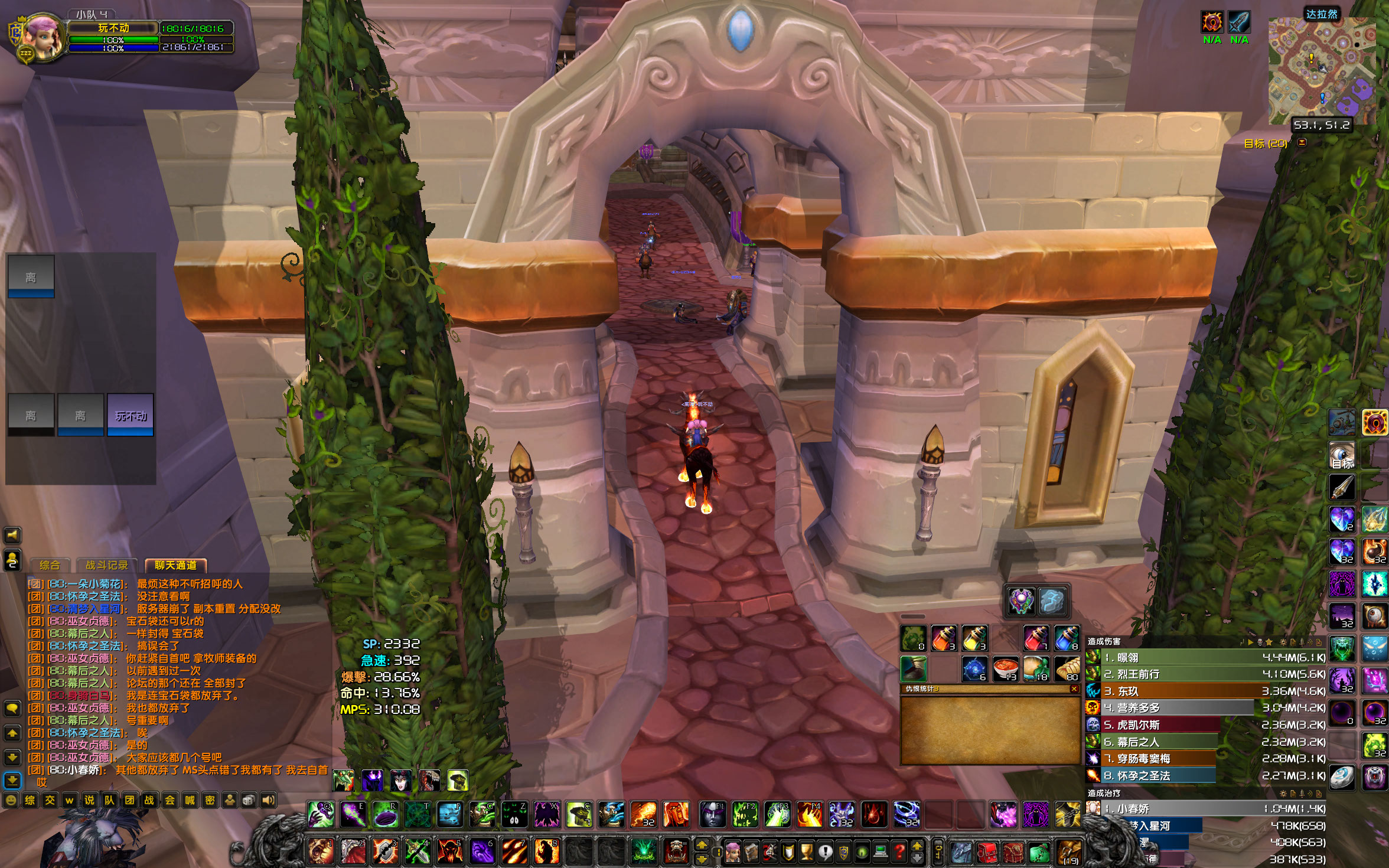Click the dice roll icon on the chat bar

[250, 800]
